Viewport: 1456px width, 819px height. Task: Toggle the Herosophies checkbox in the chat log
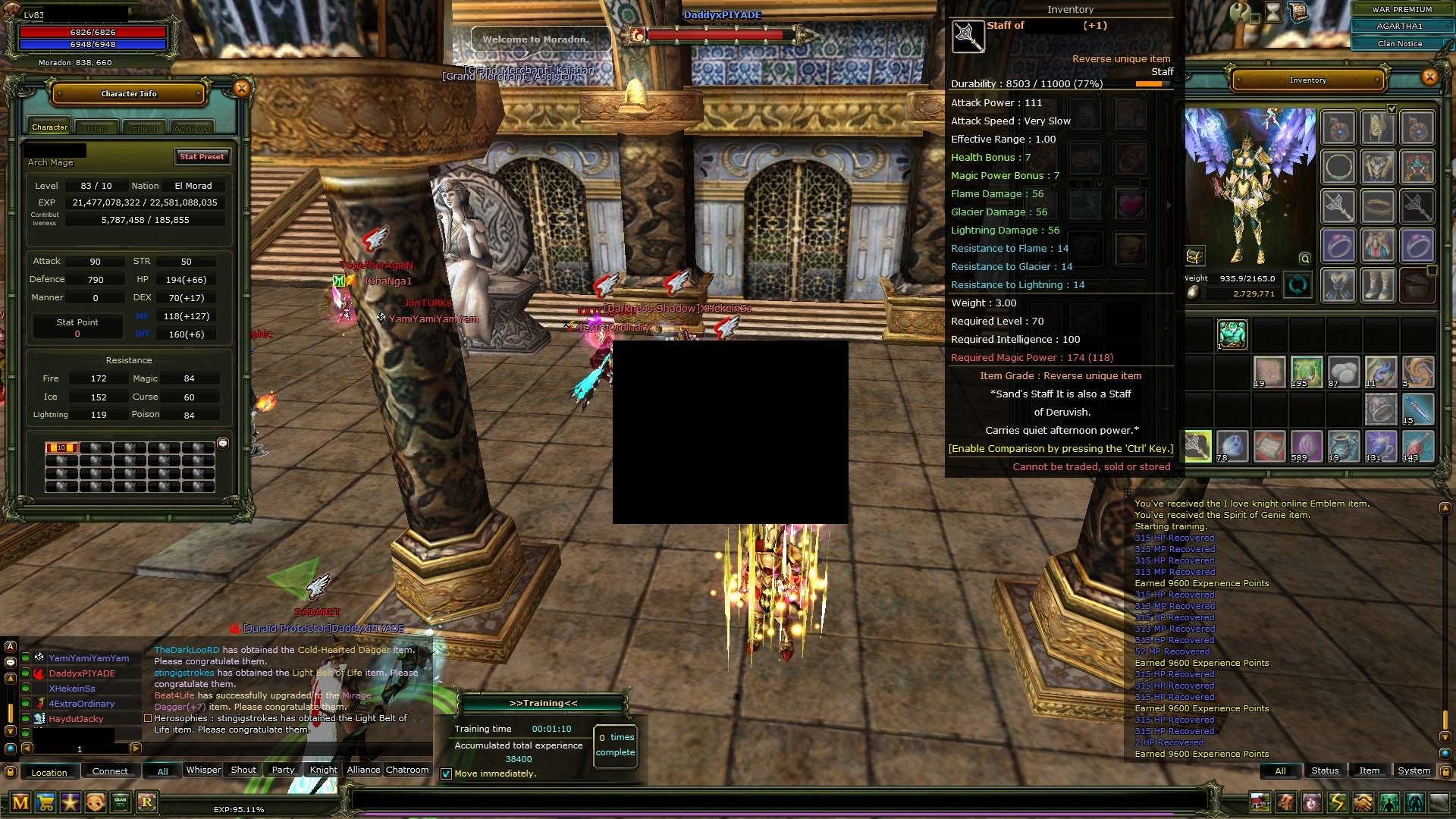[x=146, y=717]
